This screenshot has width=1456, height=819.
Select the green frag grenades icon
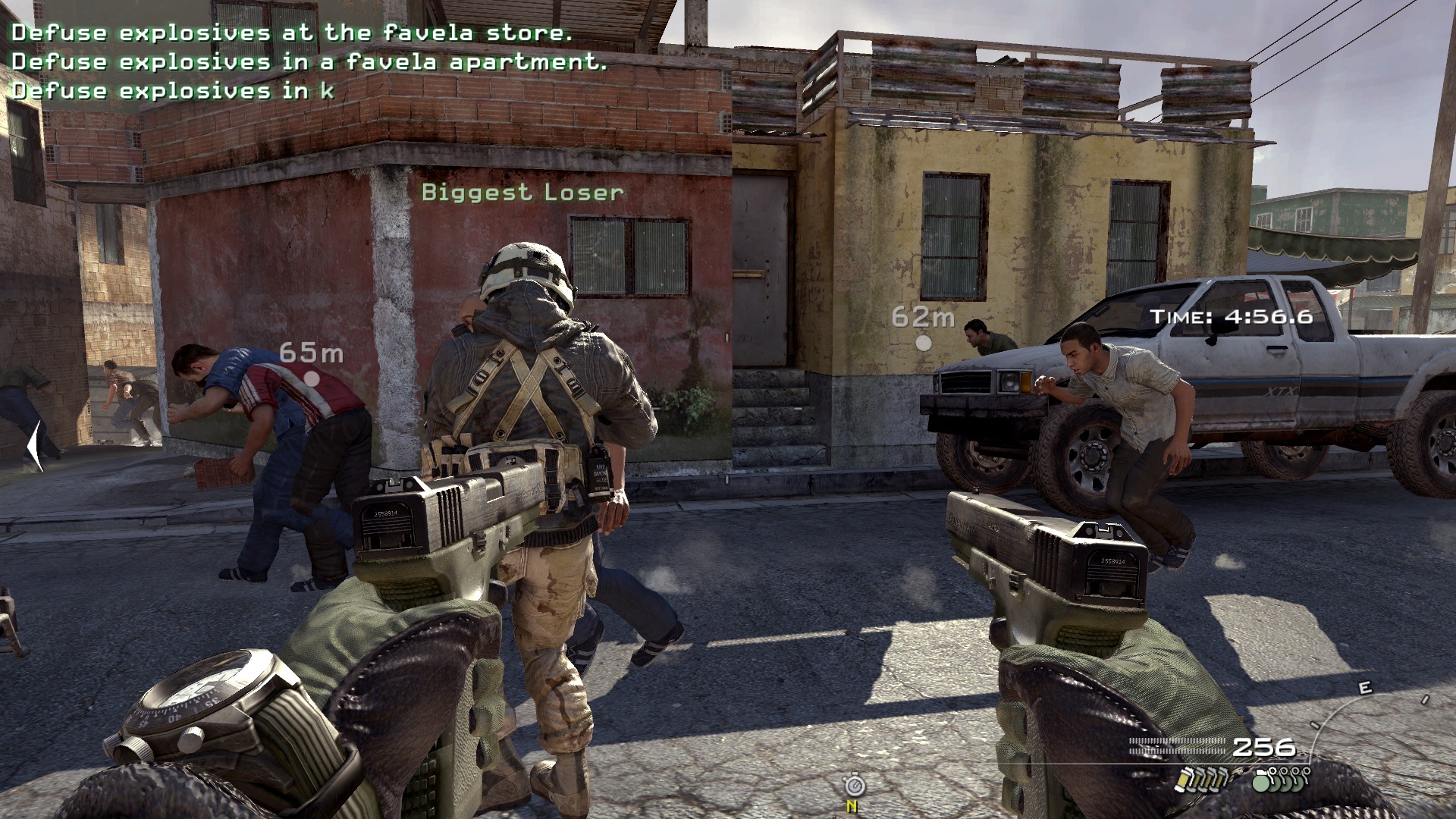(1281, 779)
